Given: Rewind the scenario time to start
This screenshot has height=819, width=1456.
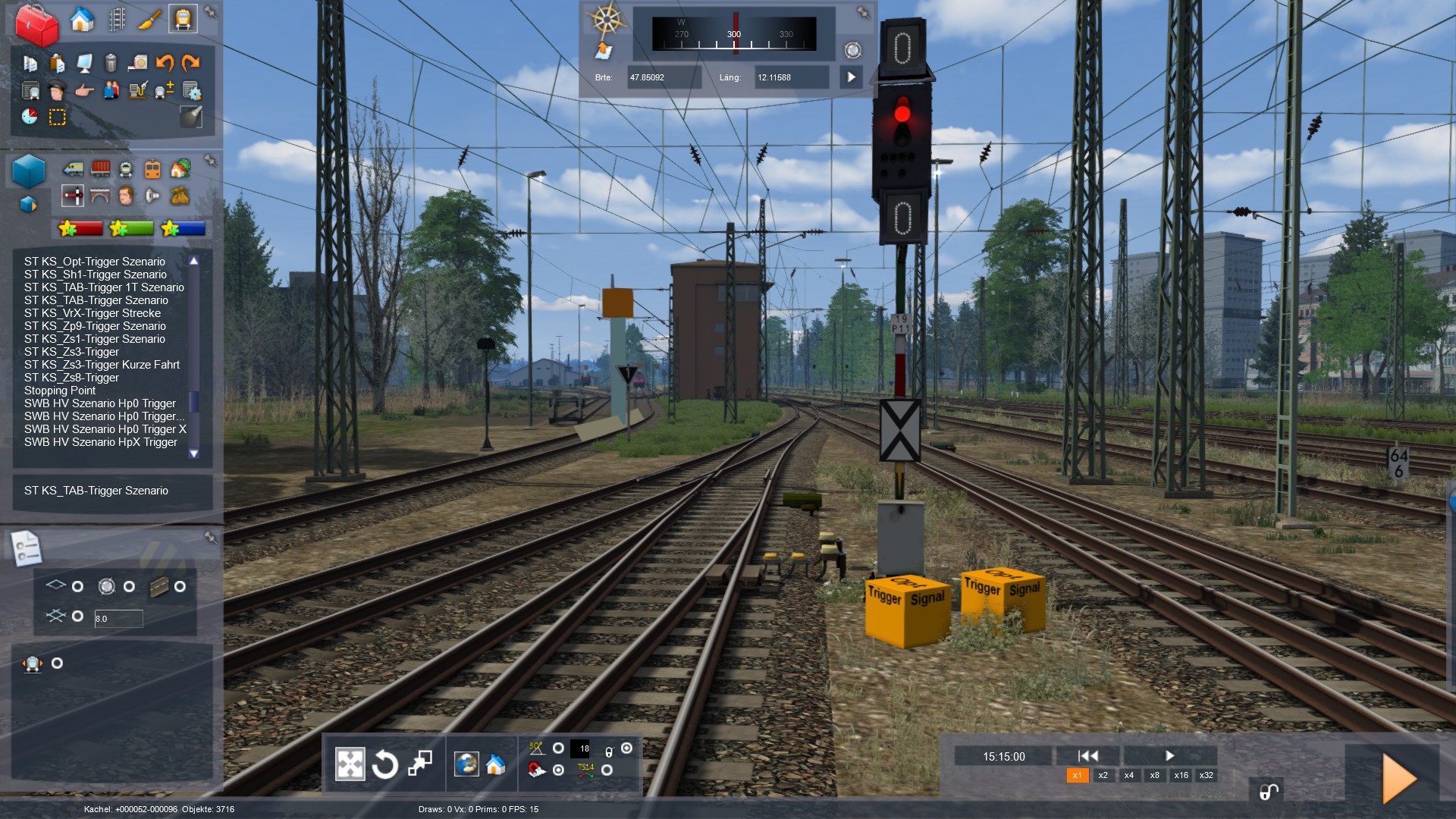Looking at the screenshot, I should 1087,755.
